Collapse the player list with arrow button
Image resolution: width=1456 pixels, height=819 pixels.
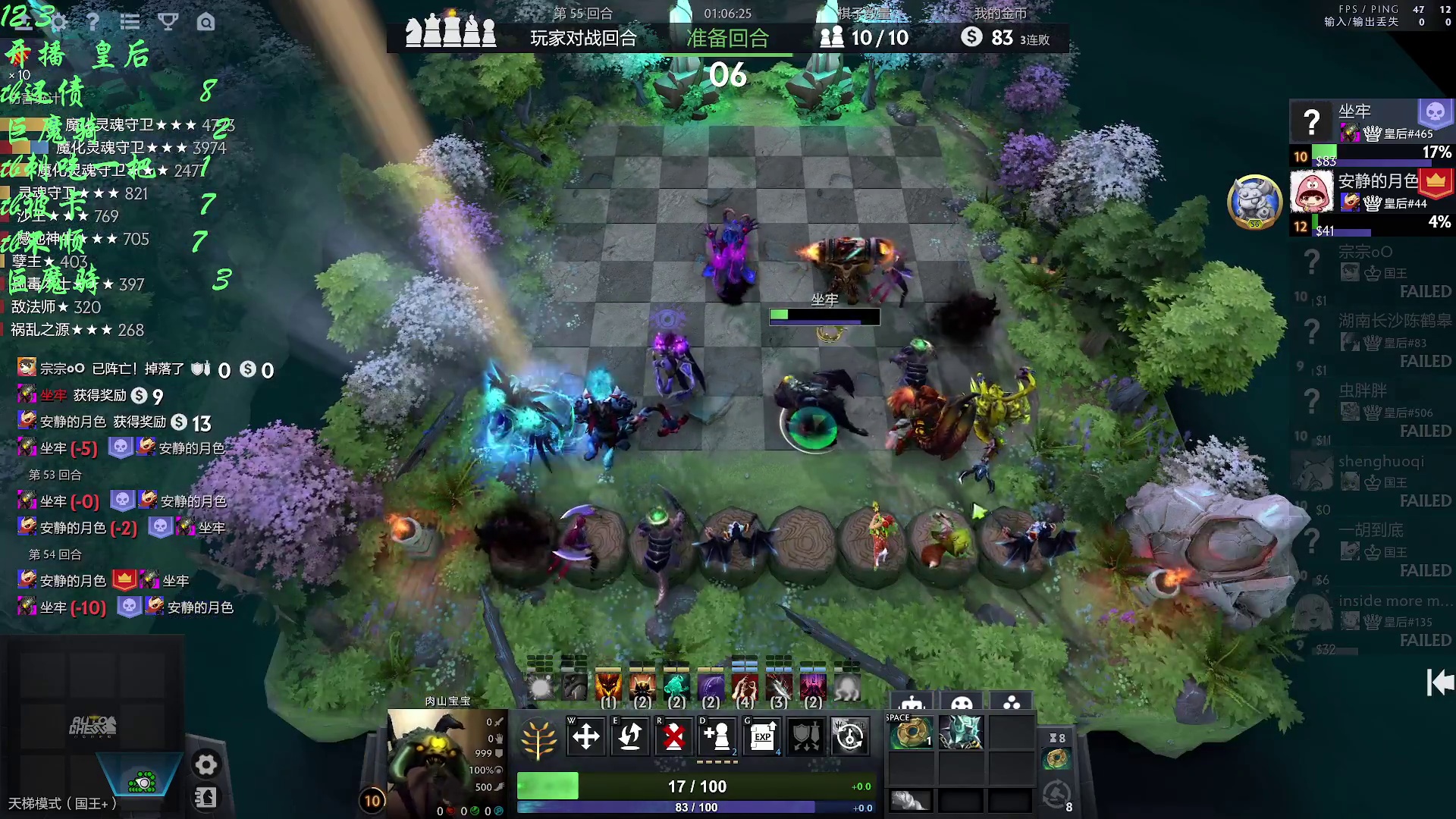tap(1439, 682)
